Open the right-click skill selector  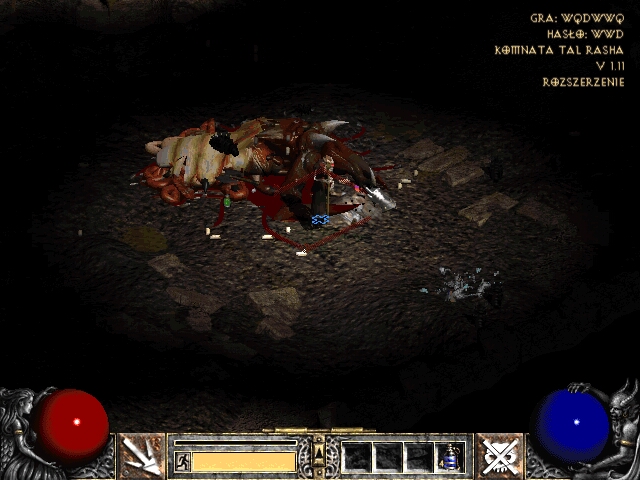tap(498, 456)
